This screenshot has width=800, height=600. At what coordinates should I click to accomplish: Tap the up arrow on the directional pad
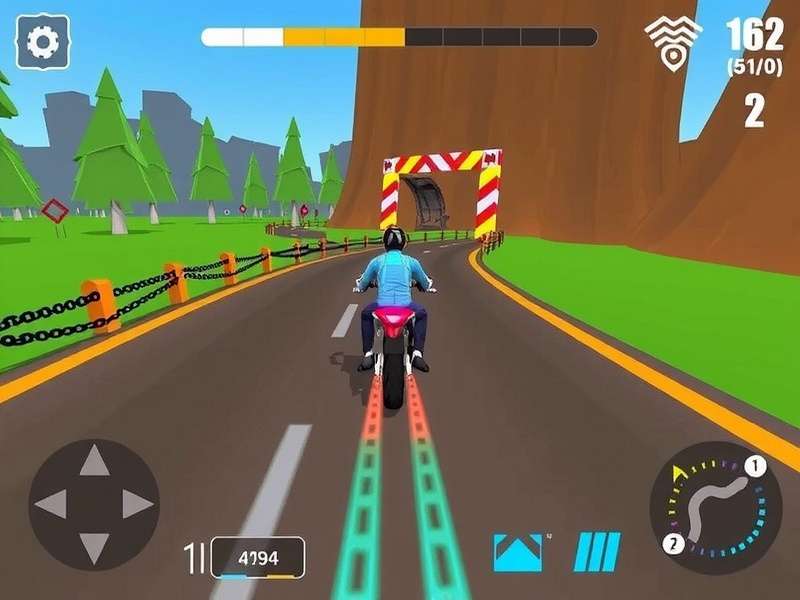click(x=94, y=461)
